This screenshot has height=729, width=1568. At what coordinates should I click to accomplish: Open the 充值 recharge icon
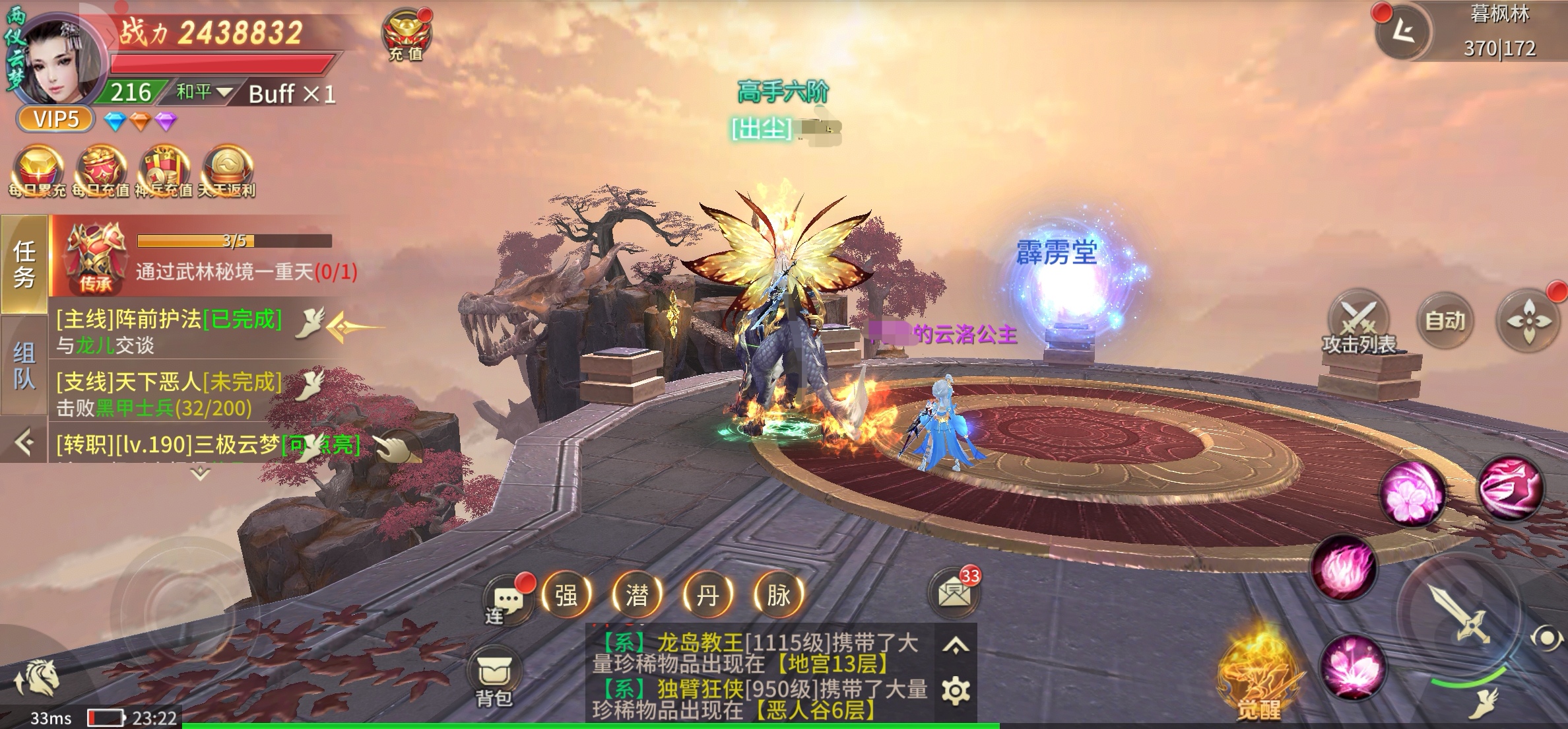(405, 36)
